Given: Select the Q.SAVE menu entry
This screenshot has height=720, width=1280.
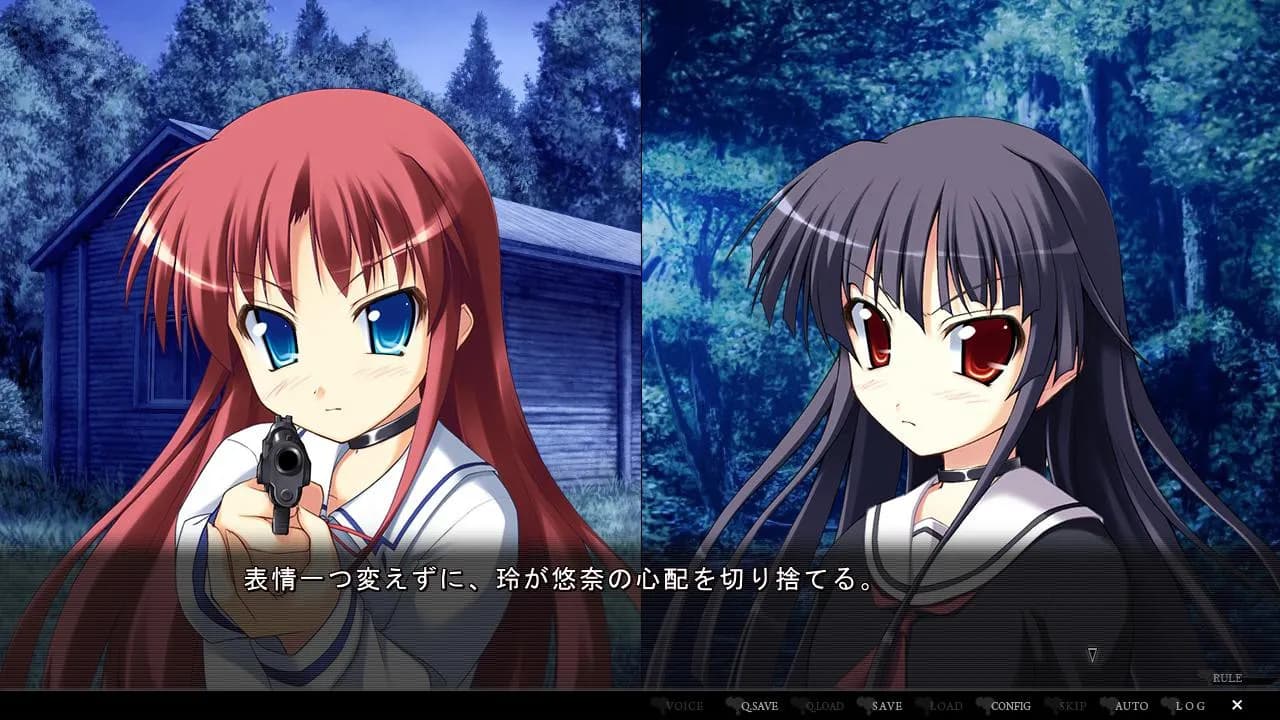Looking at the screenshot, I should [x=760, y=704].
